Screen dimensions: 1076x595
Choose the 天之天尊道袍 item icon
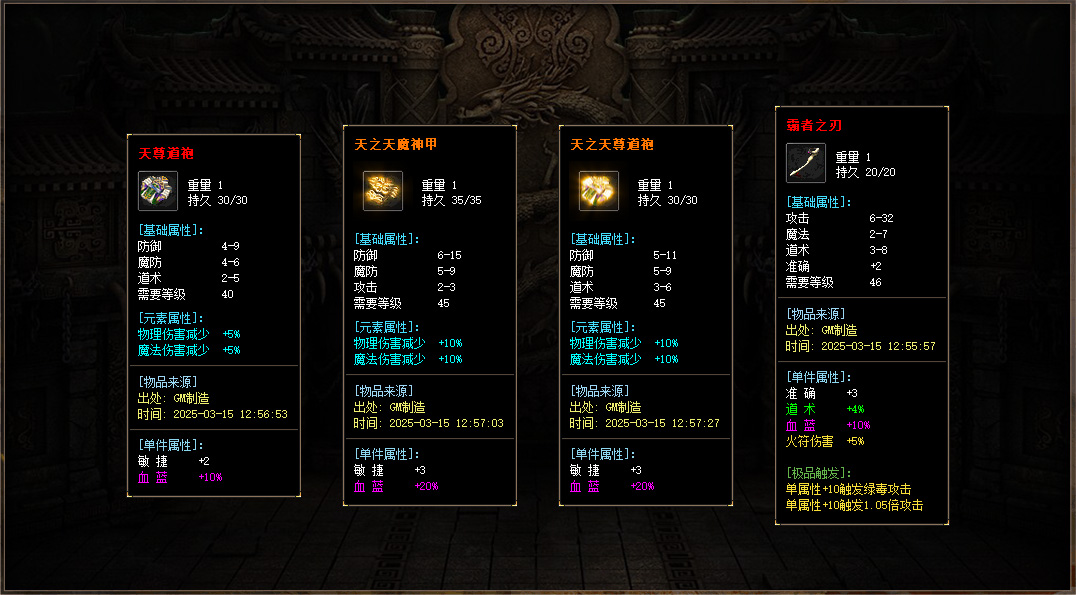pyautogui.click(x=598, y=190)
